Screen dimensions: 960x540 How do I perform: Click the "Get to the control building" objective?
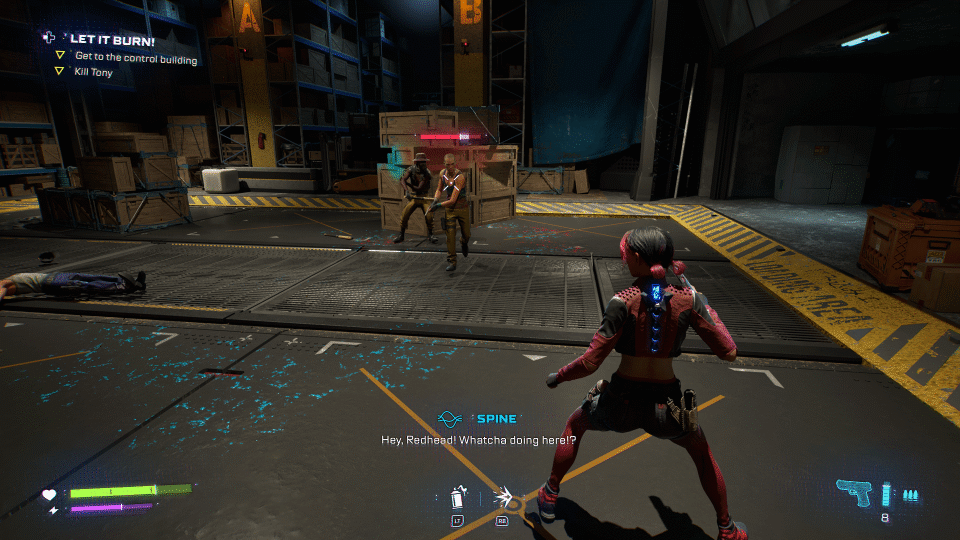[135, 59]
